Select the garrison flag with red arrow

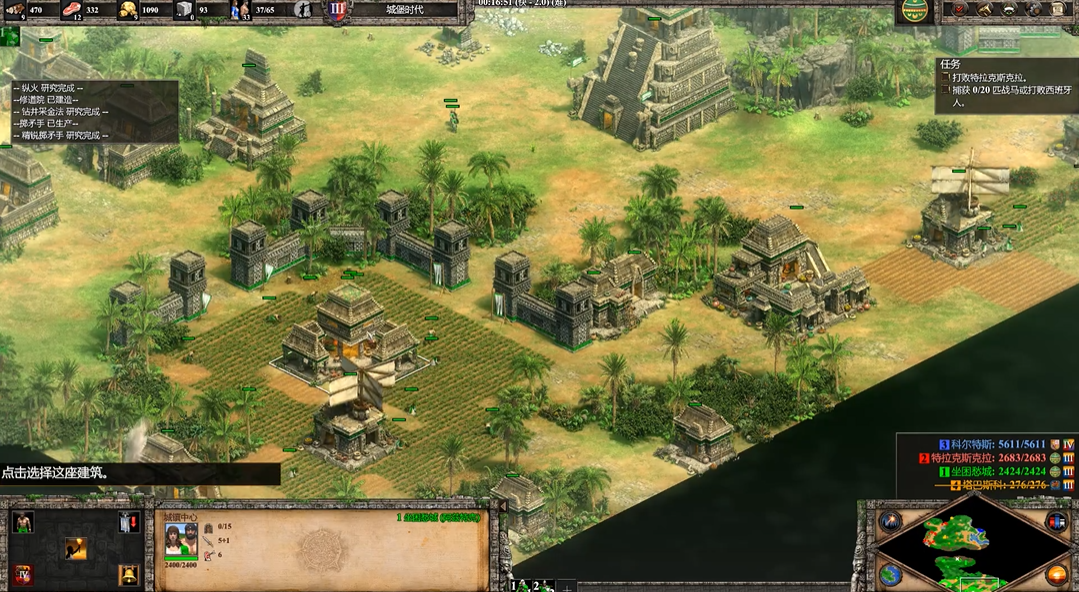(129, 522)
